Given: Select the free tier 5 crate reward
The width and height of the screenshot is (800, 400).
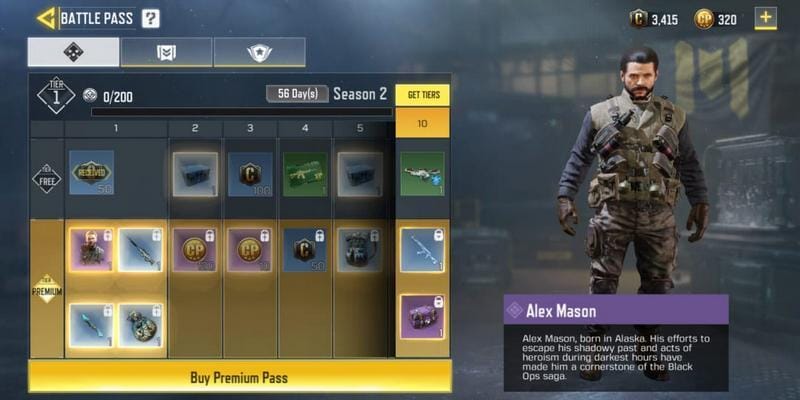Looking at the screenshot, I should [x=359, y=172].
